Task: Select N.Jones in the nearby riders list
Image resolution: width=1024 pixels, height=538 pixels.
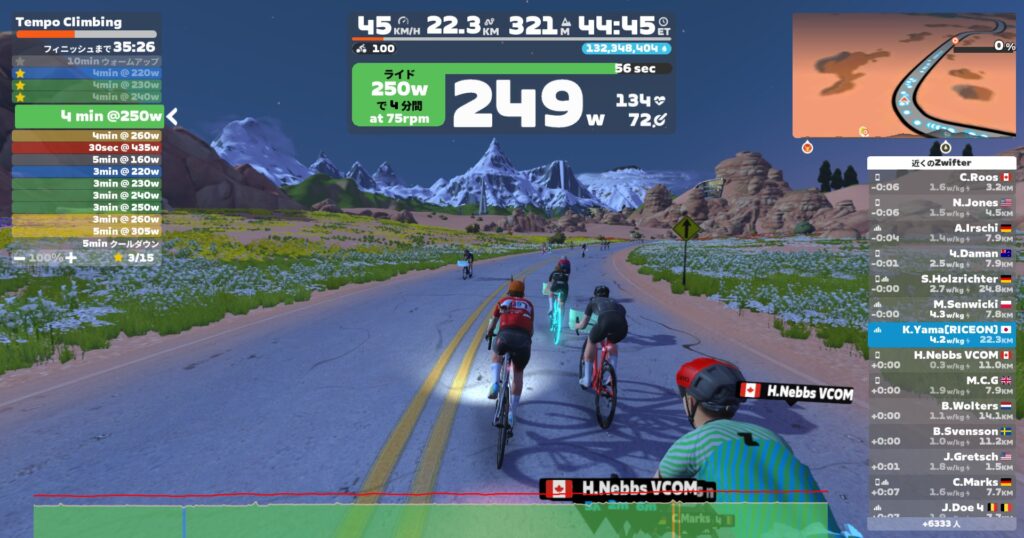Action: (x=942, y=207)
